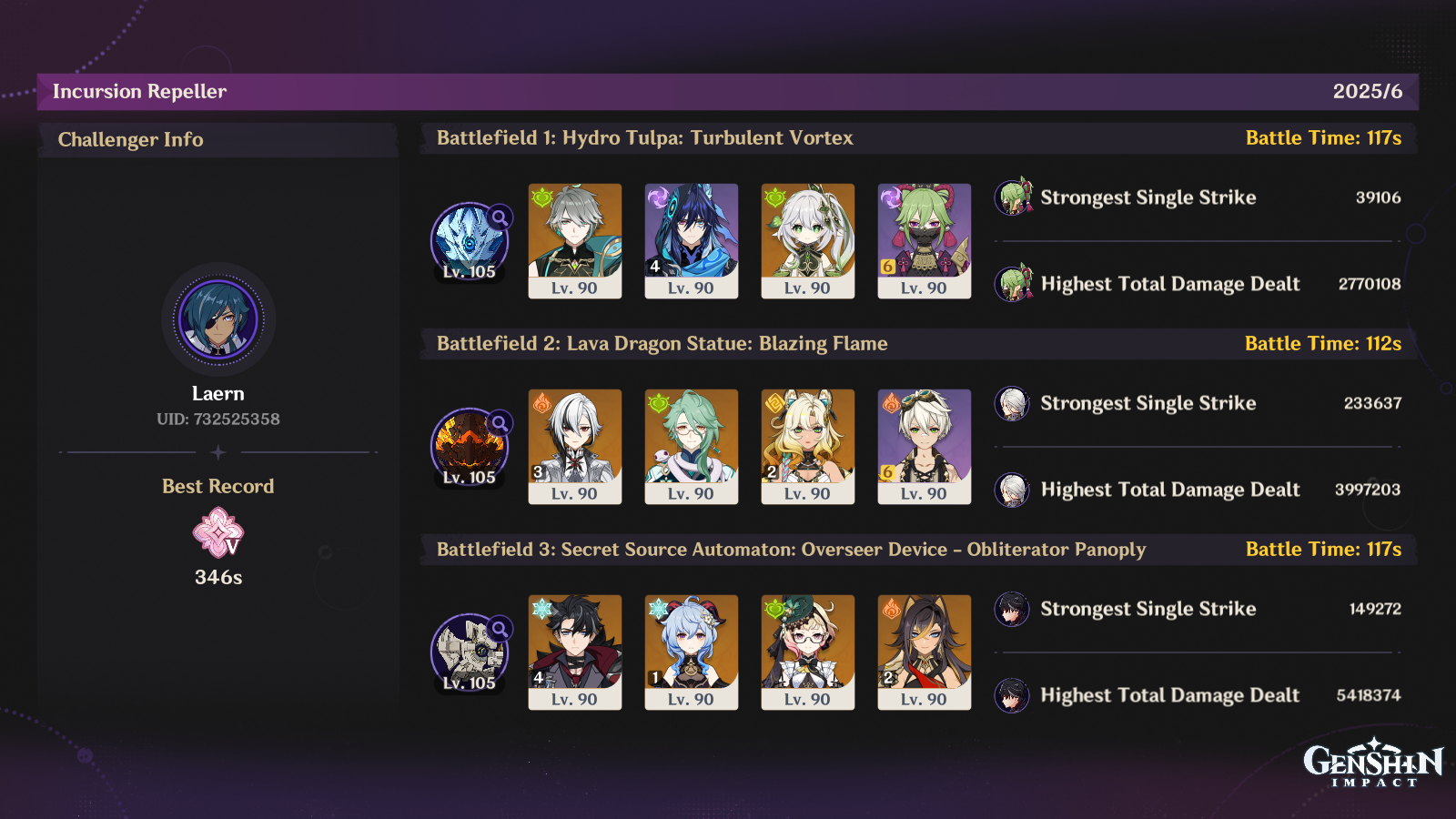
Task: Click the Battle Time: 112s label
Action: pos(1323,344)
